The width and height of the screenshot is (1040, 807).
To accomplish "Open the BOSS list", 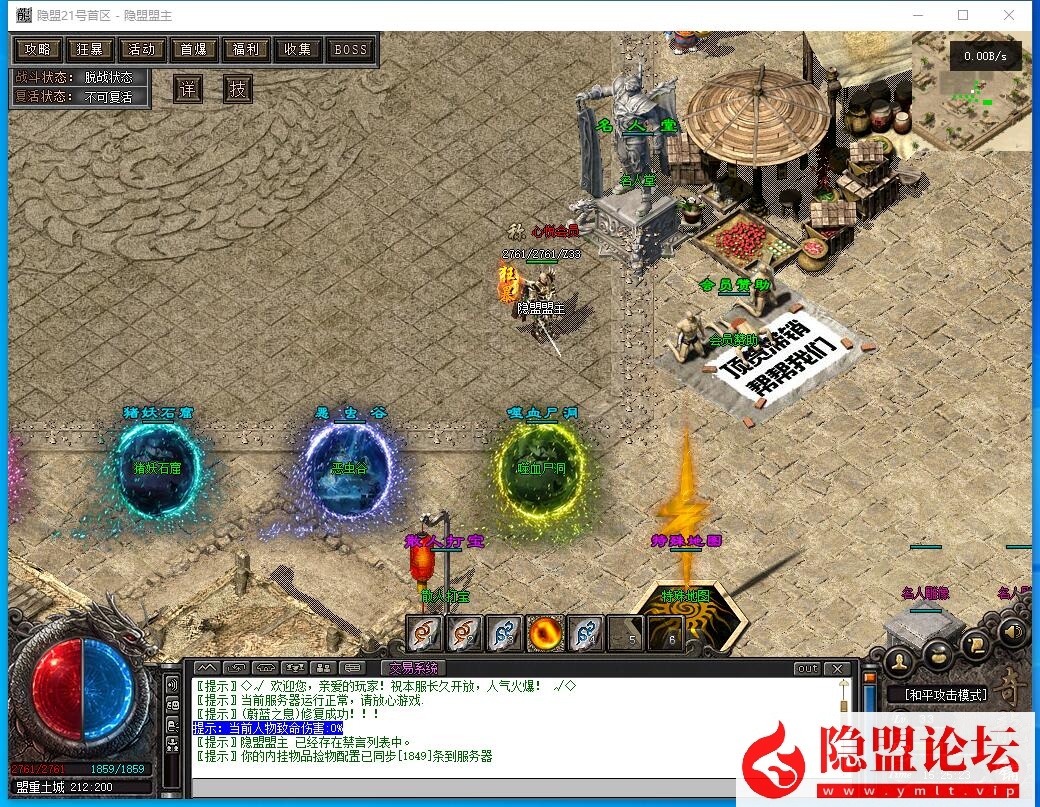I will [351, 49].
